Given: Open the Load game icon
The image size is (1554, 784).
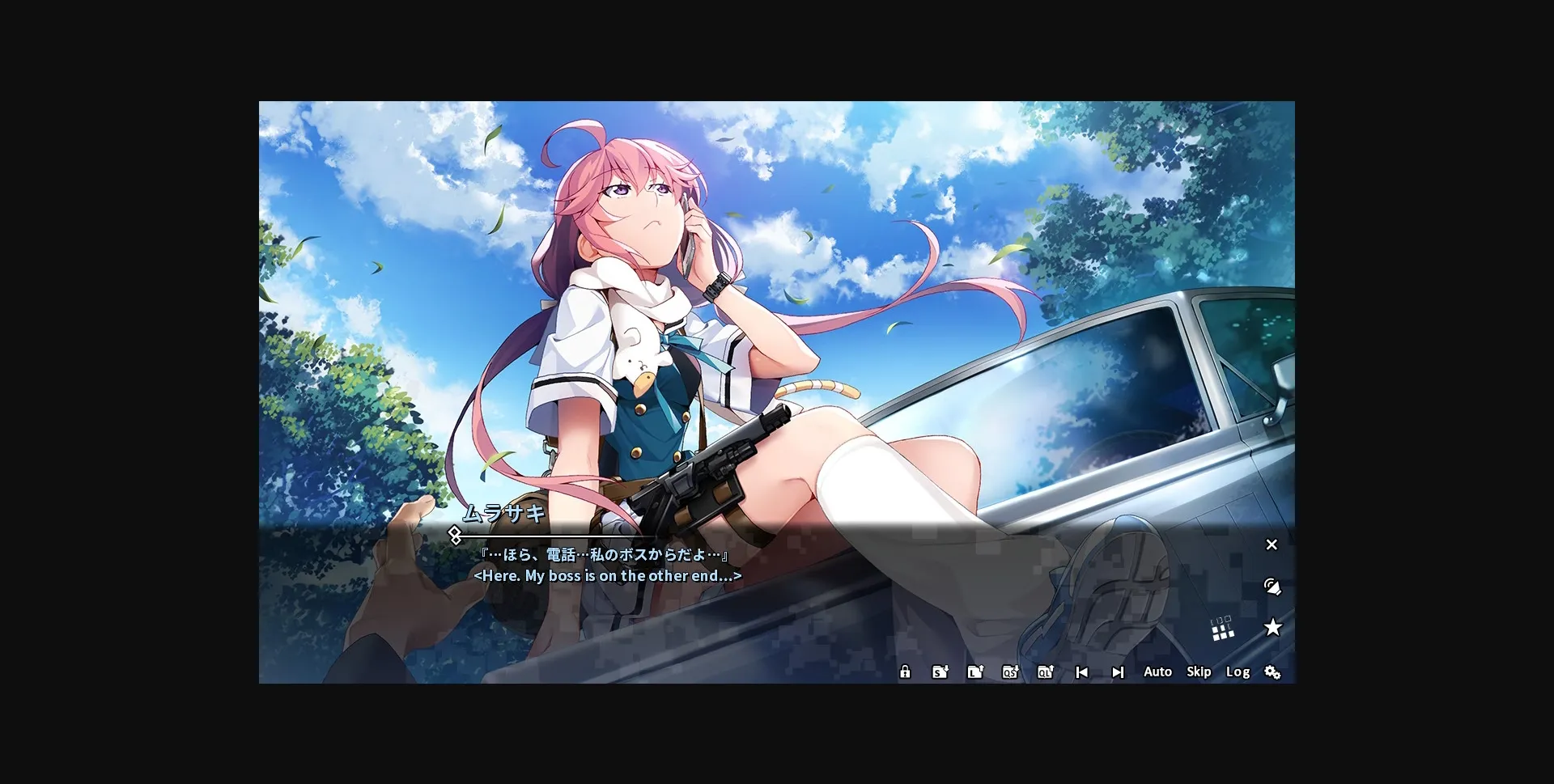Looking at the screenshot, I should point(975,672).
